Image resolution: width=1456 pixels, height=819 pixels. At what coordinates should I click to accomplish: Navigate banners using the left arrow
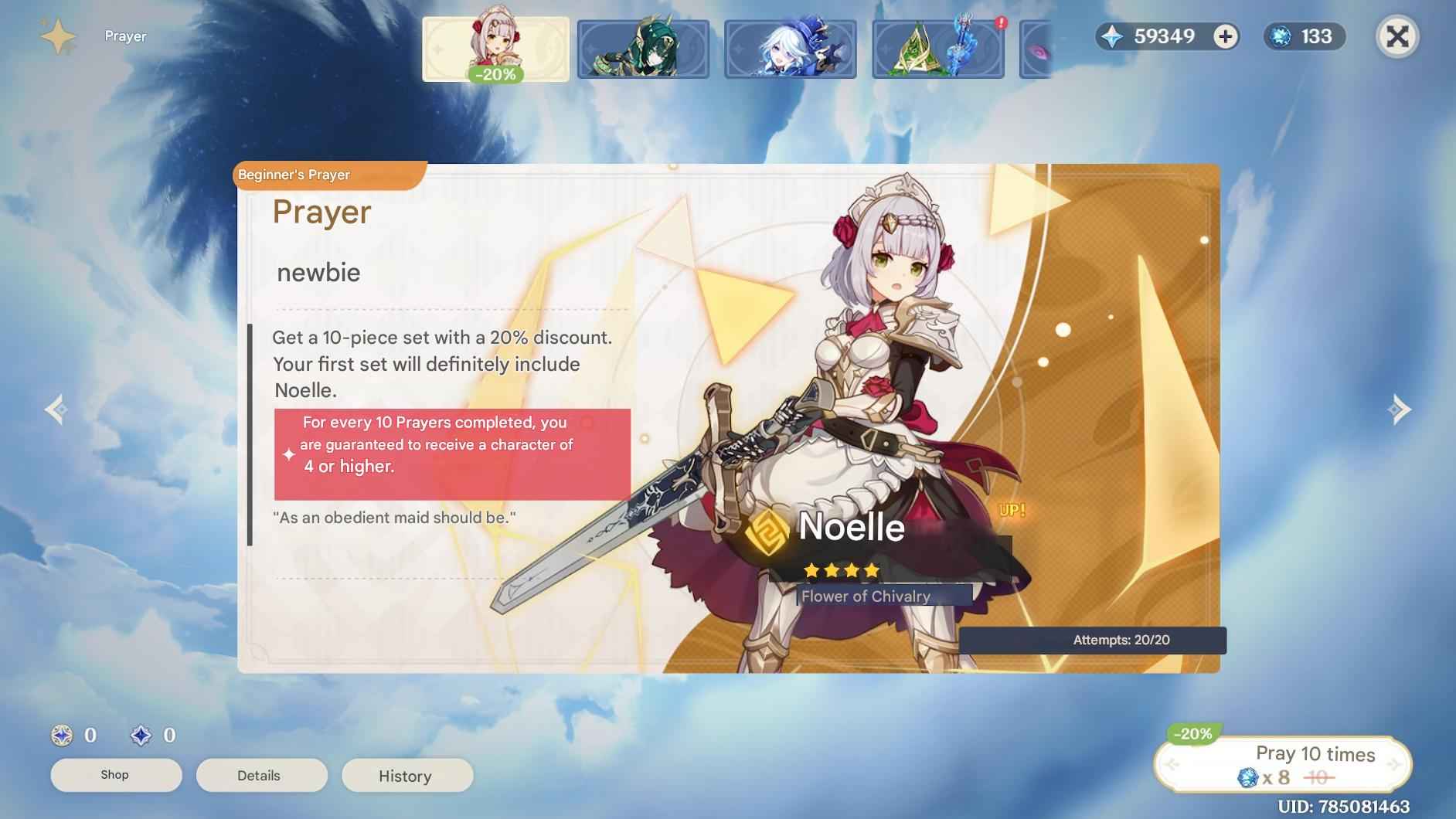pos(53,410)
